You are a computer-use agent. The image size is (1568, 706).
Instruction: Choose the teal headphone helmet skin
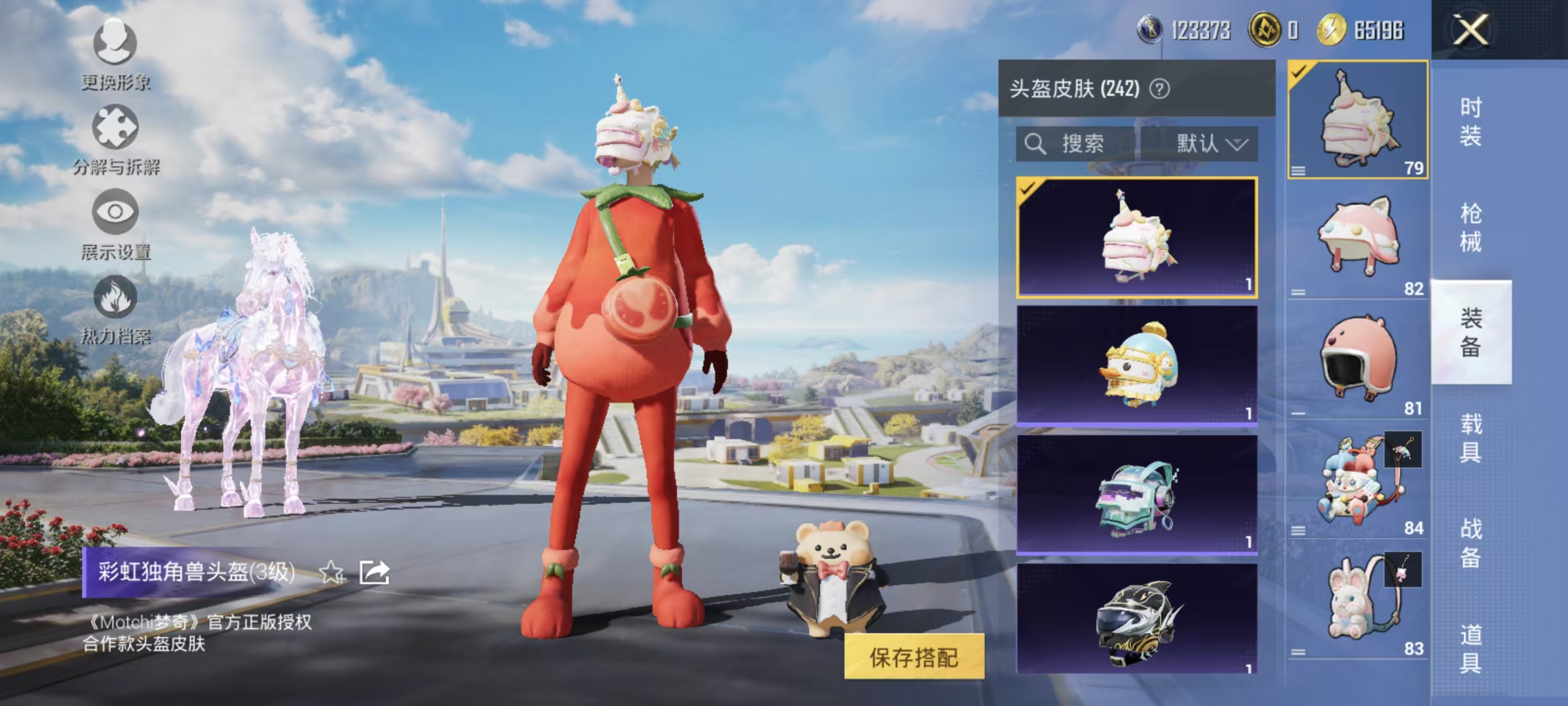pos(1136,494)
